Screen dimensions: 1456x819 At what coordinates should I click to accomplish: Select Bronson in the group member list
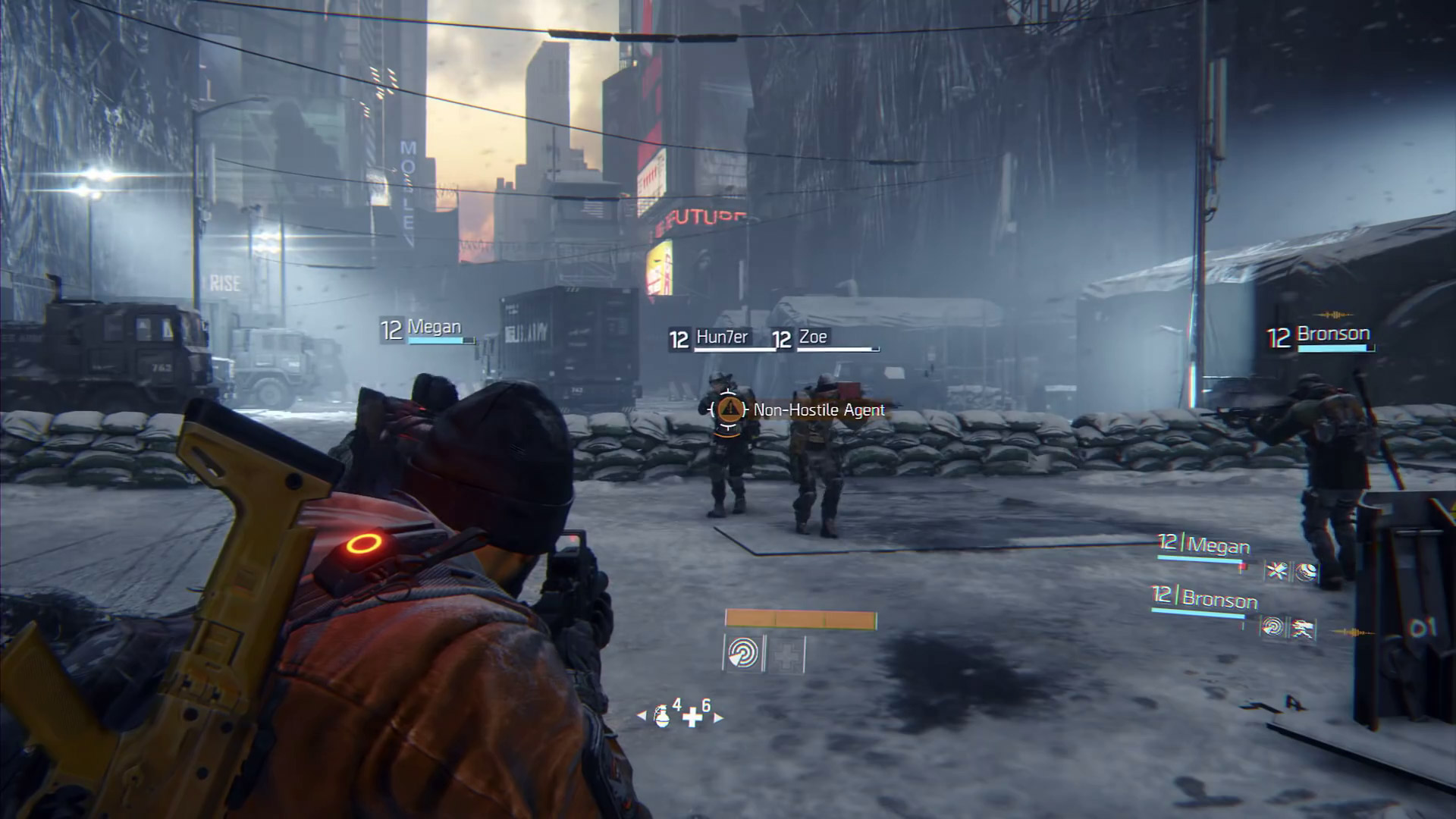tap(1219, 600)
